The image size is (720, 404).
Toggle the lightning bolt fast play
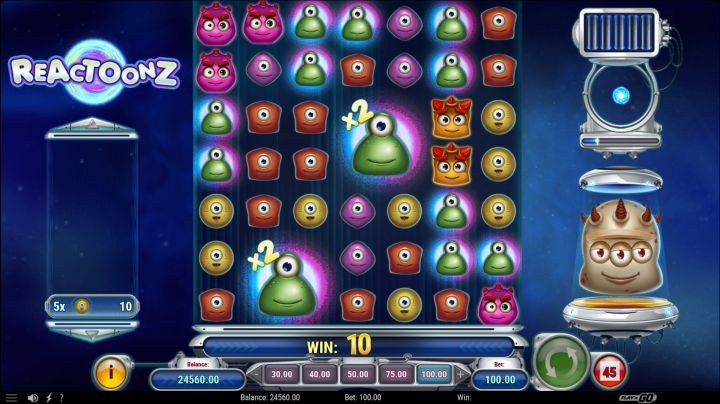coord(48,398)
